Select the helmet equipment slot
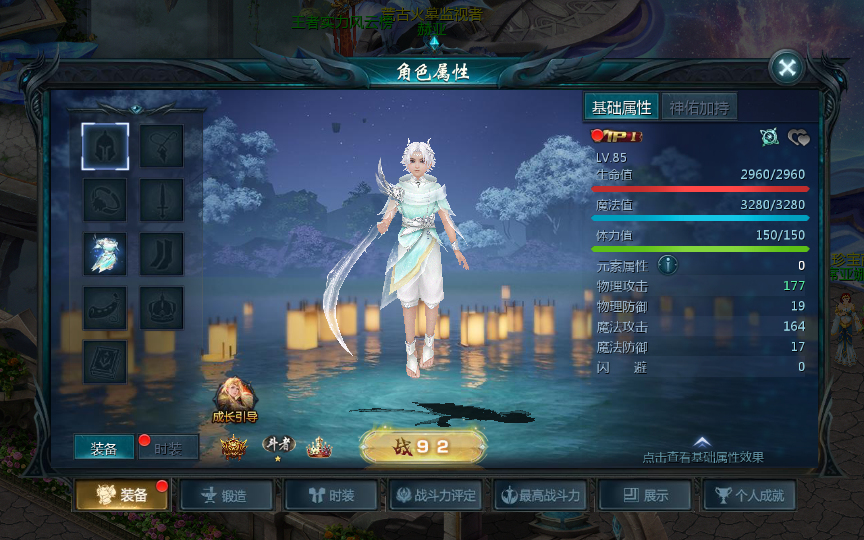This screenshot has width=864, height=540. [x=105, y=146]
